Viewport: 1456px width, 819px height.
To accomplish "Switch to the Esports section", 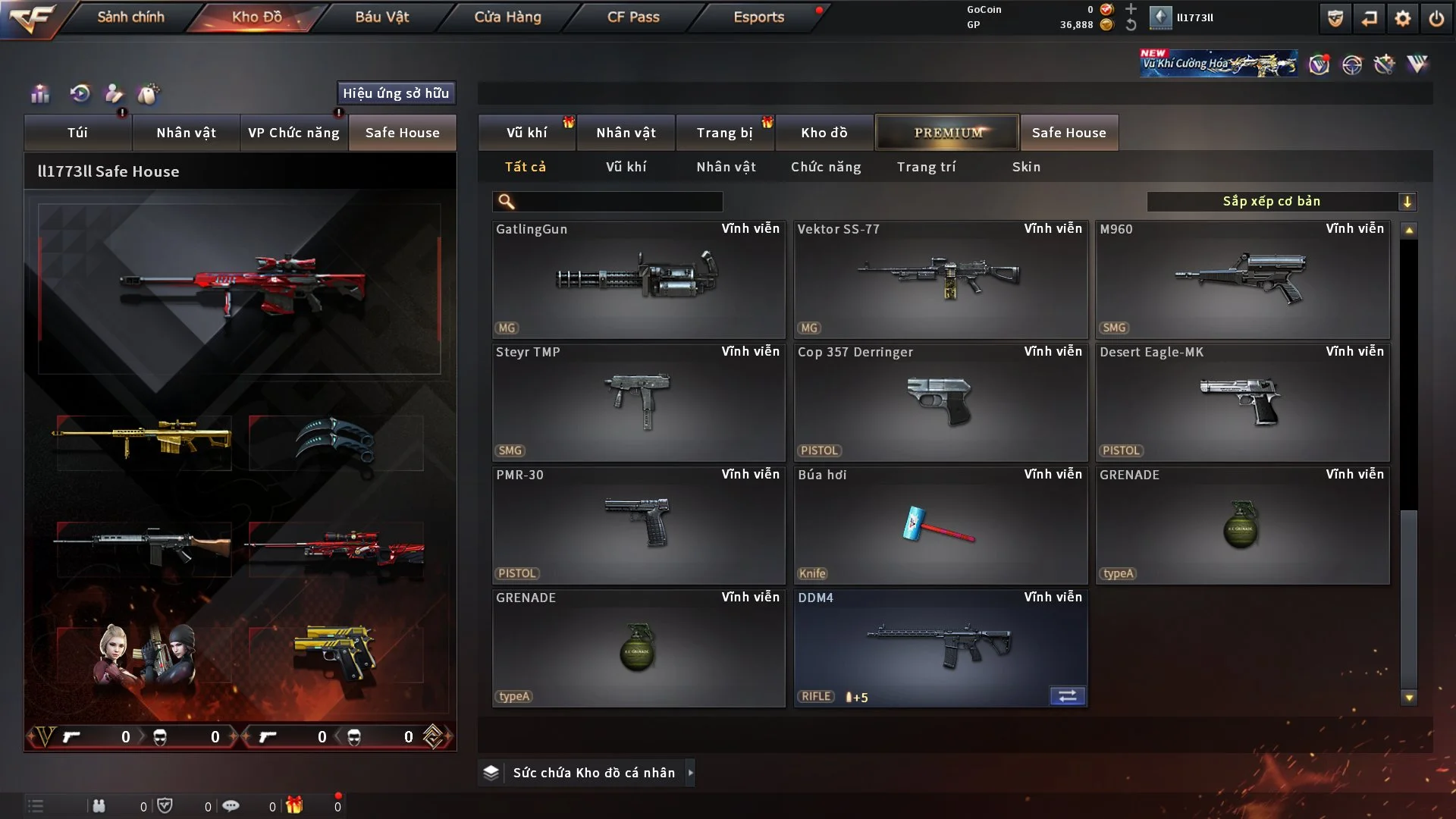I will [x=758, y=17].
